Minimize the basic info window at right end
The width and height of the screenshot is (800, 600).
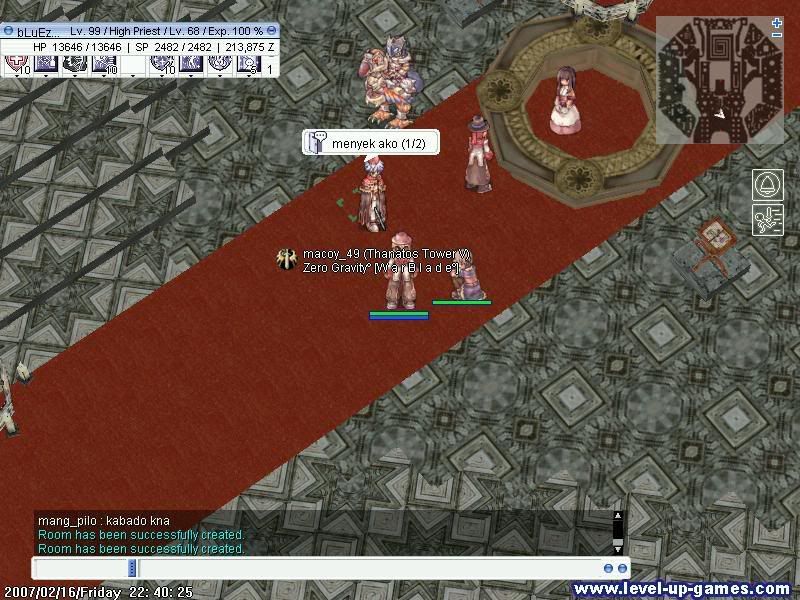[x=272, y=31]
